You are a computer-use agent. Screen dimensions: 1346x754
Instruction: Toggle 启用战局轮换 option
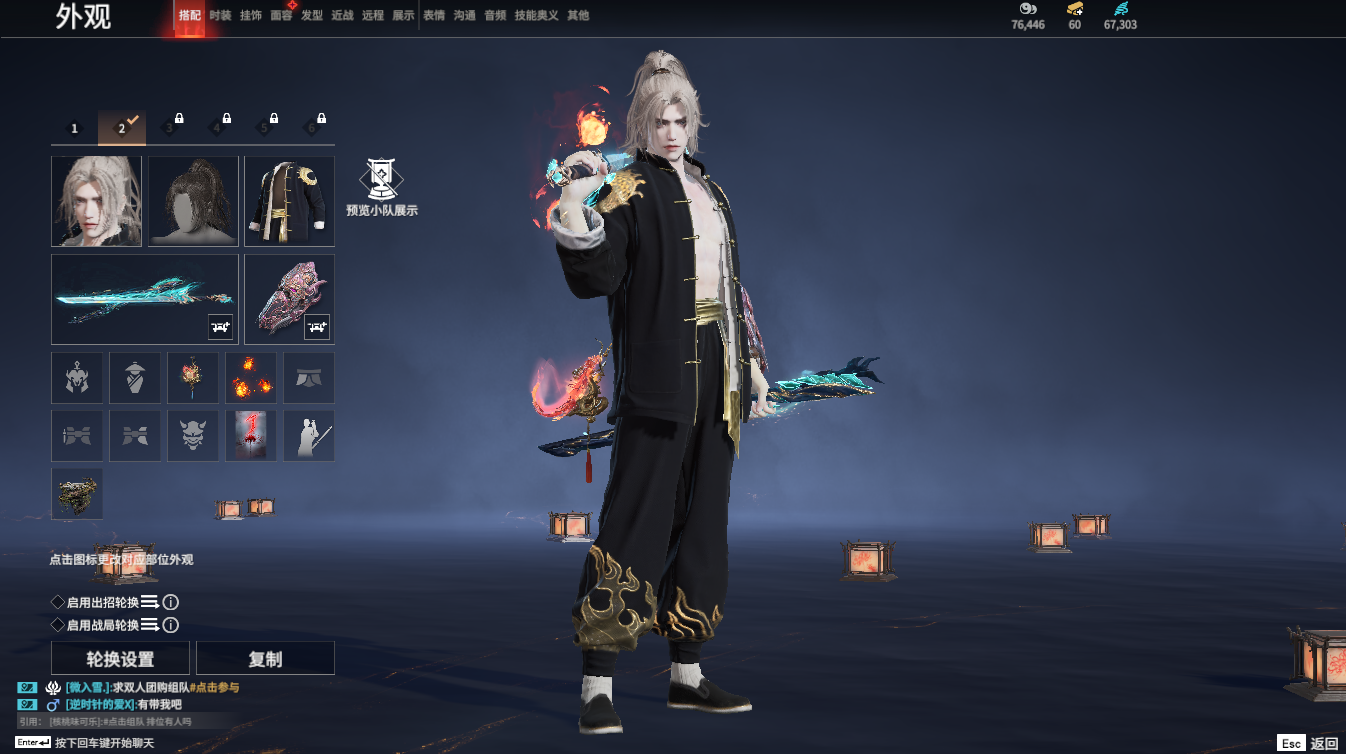pyautogui.click(x=58, y=625)
